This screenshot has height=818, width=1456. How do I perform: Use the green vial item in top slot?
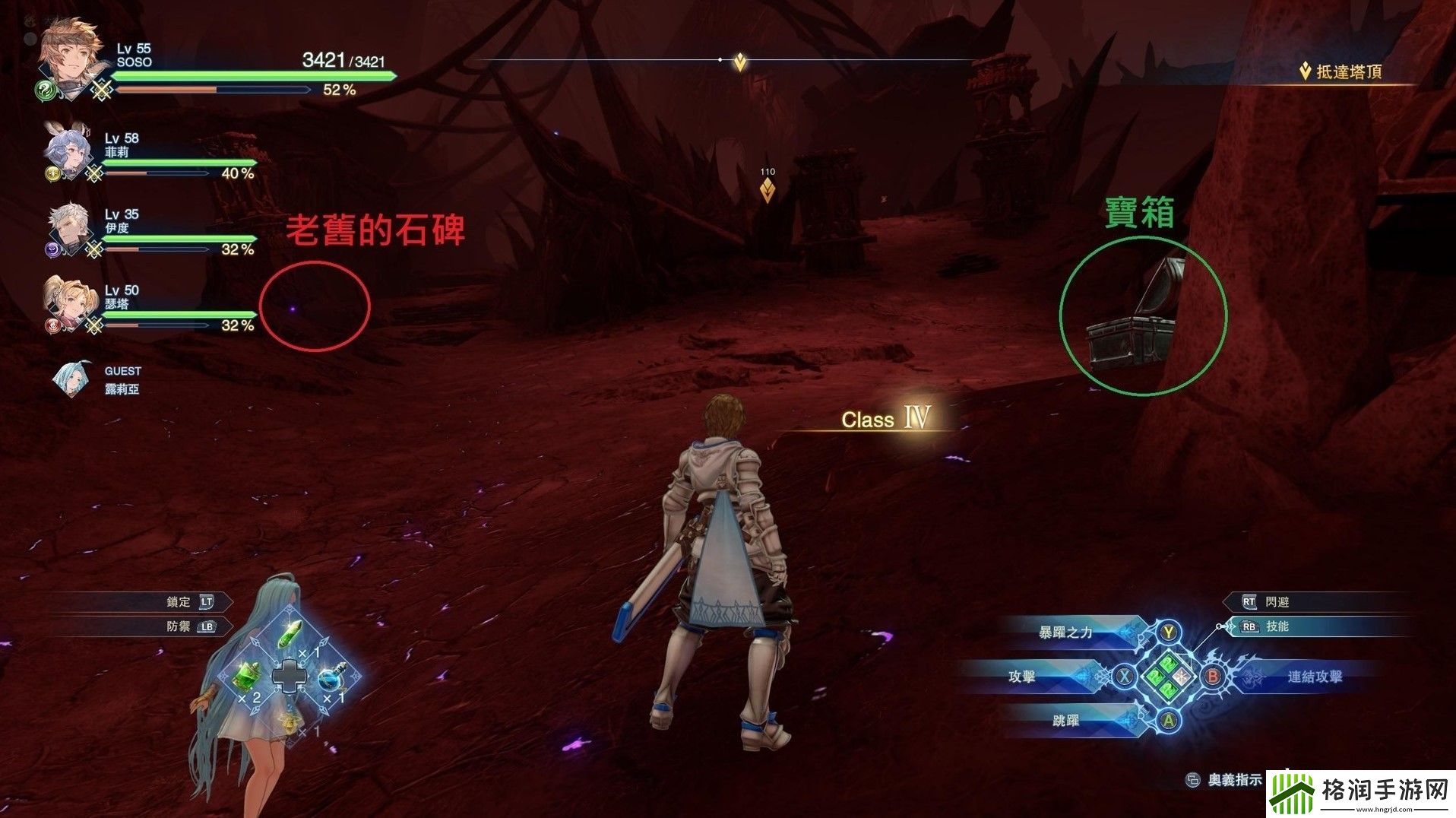coord(290,634)
